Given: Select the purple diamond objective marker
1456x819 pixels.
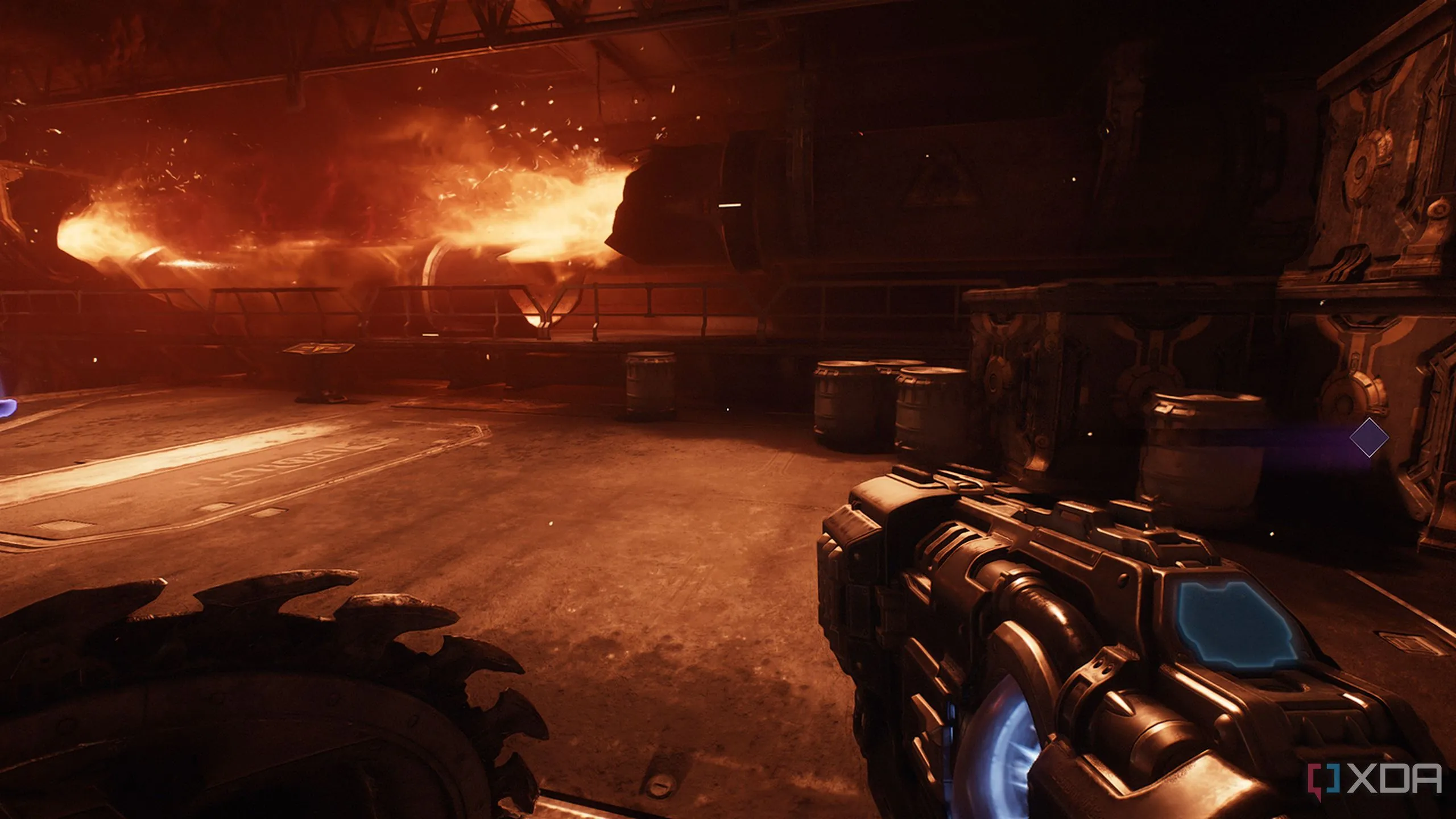Looking at the screenshot, I should click(x=1369, y=437).
